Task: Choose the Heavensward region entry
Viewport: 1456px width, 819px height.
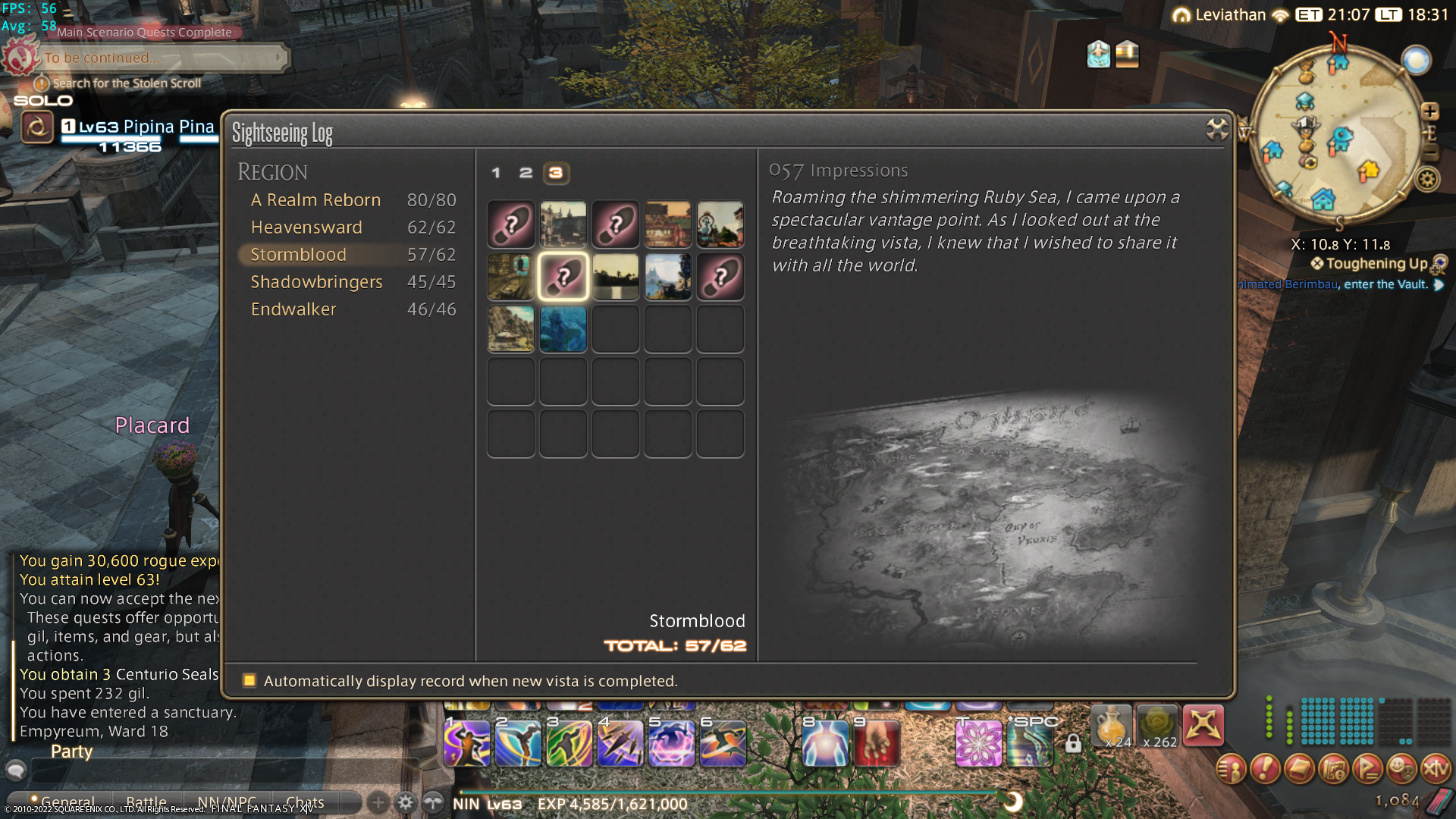Action: 306,227
